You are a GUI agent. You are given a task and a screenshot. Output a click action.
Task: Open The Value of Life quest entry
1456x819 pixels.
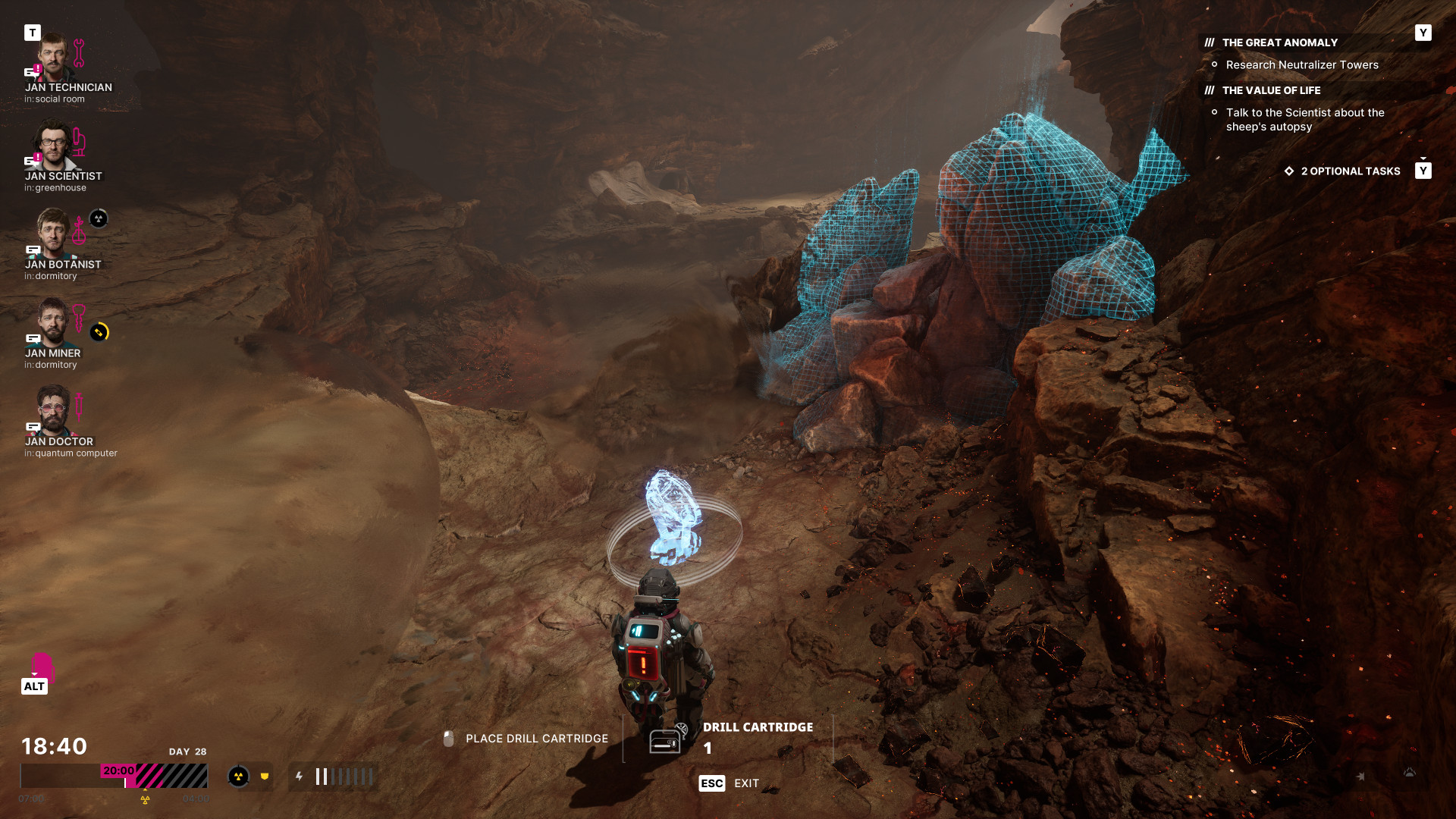[x=1271, y=90]
